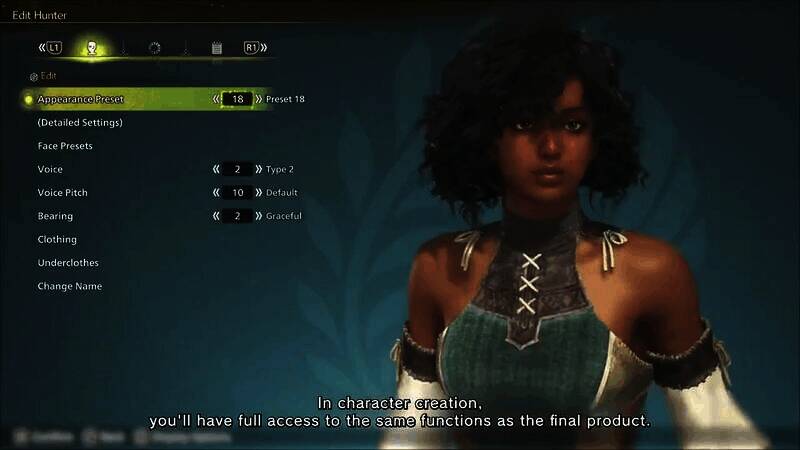Lower Voice Pitch with its left arrow
800x450 pixels.
pos(216,193)
